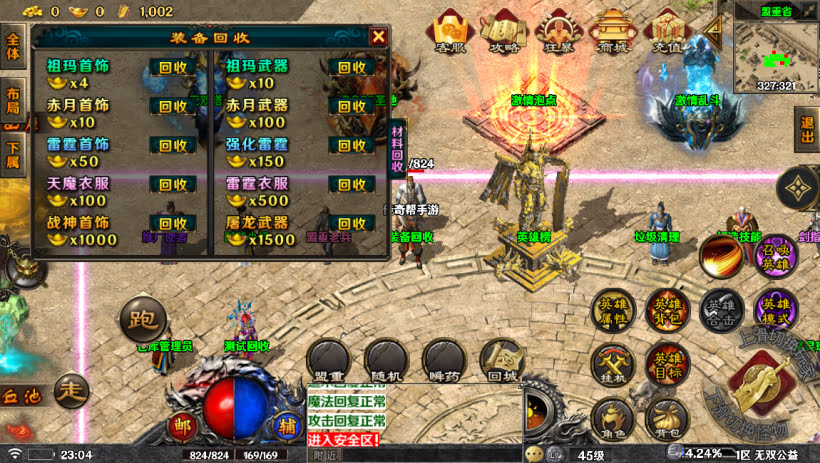The image size is (820, 463).
Task: Tap 回收 next to 屠龙武器
Action: 352,223
